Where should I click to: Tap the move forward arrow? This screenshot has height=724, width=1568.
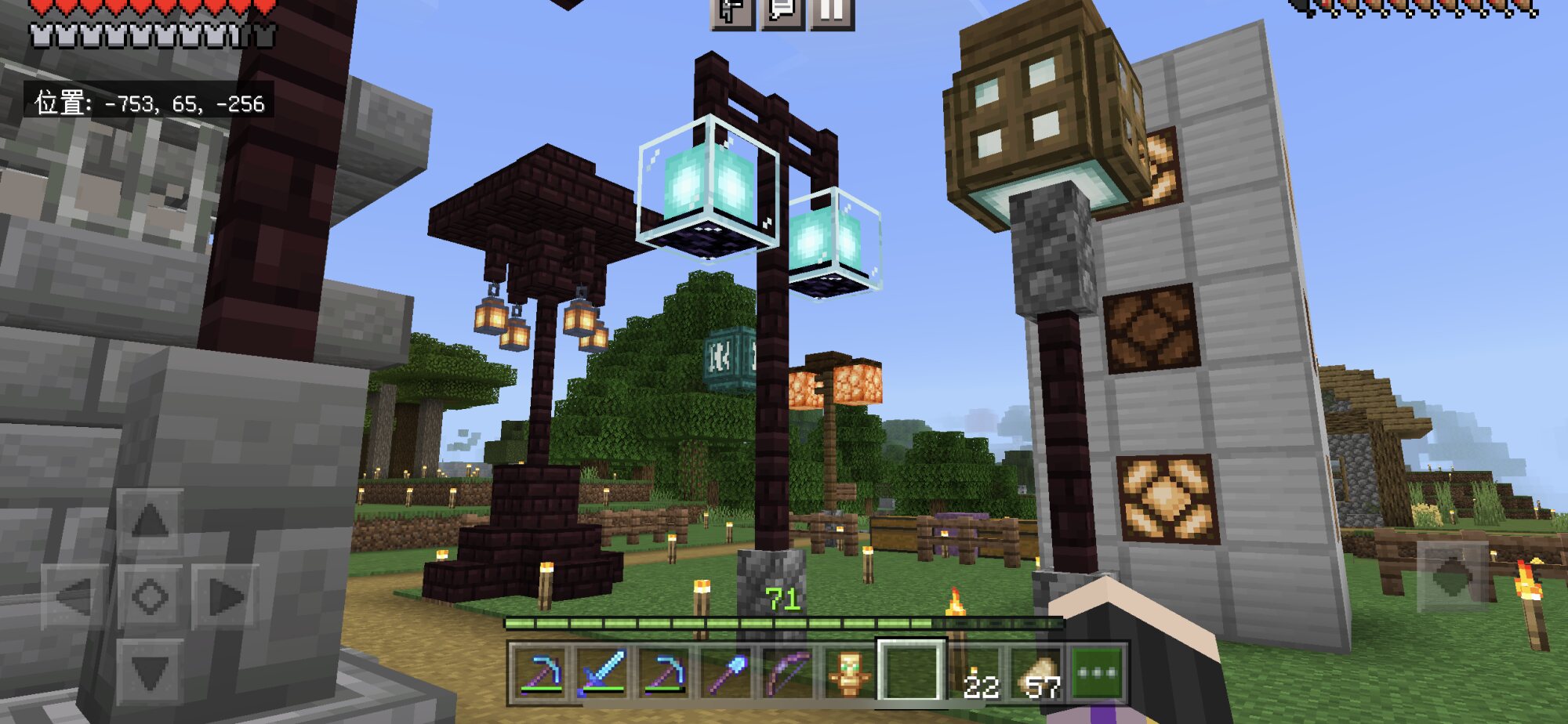coord(150,520)
